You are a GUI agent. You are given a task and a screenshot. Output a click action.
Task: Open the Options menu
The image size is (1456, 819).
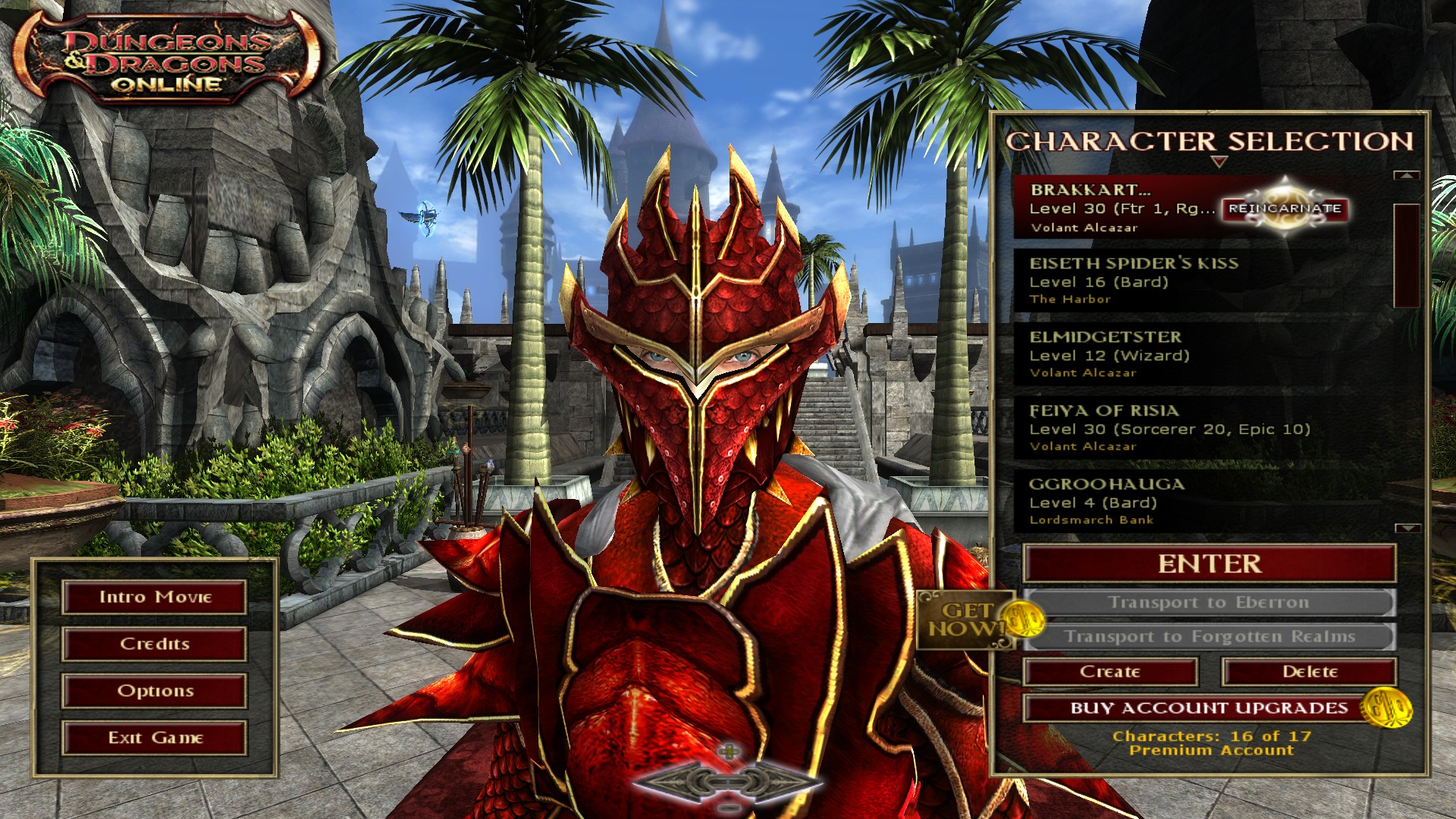155,691
